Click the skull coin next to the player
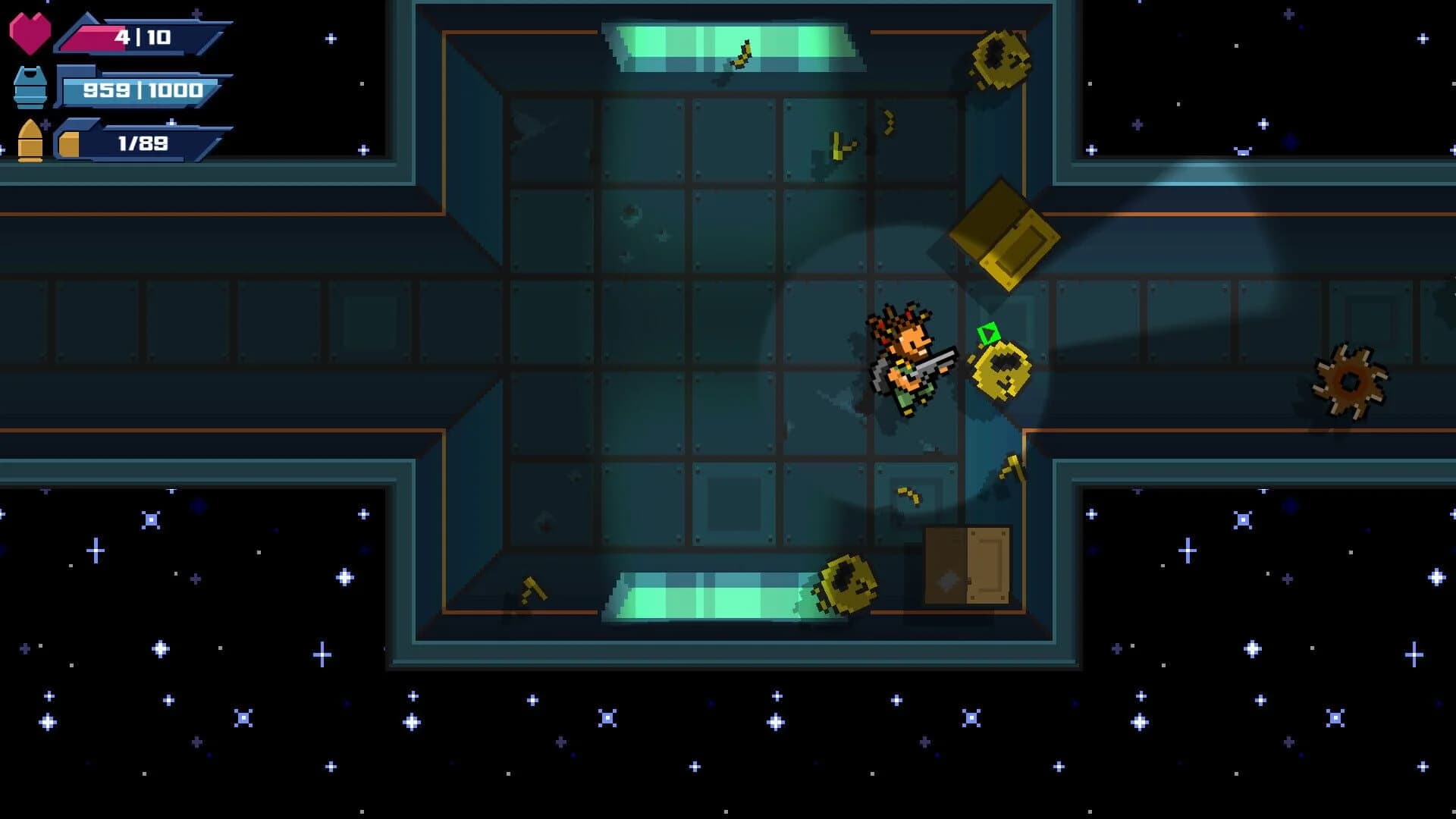This screenshot has width=1456, height=819. 1001,372
